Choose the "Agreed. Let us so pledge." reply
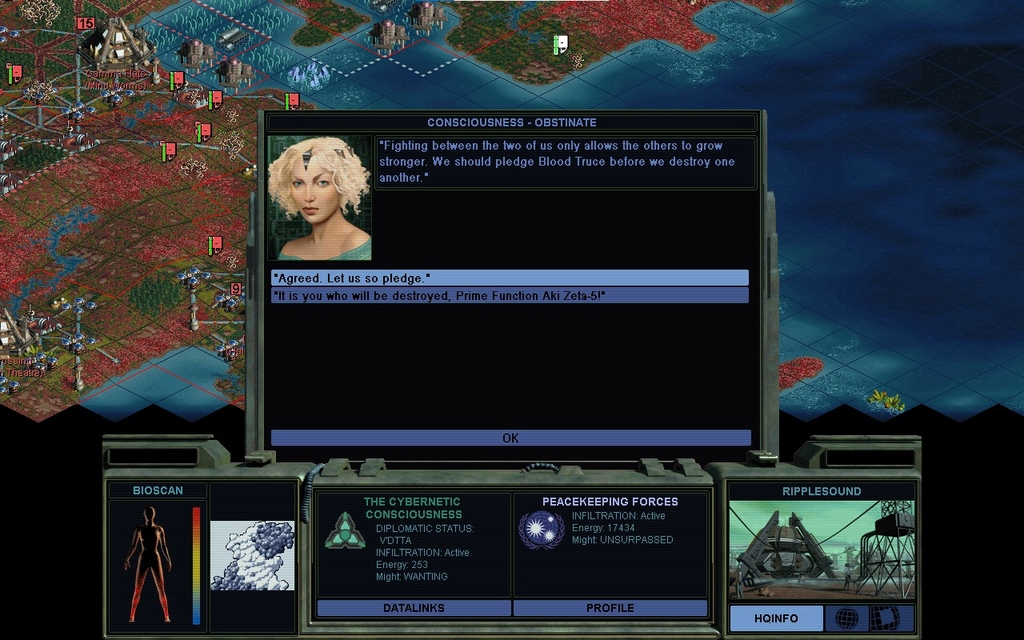Image resolution: width=1024 pixels, height=640 pixels. pos(509,277)
